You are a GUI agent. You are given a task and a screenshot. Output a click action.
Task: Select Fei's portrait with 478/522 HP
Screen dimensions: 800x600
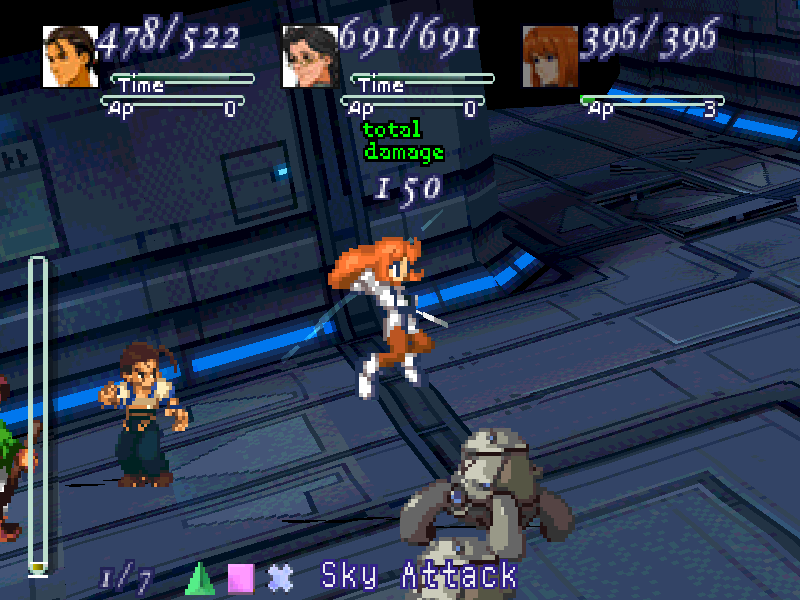69,56
